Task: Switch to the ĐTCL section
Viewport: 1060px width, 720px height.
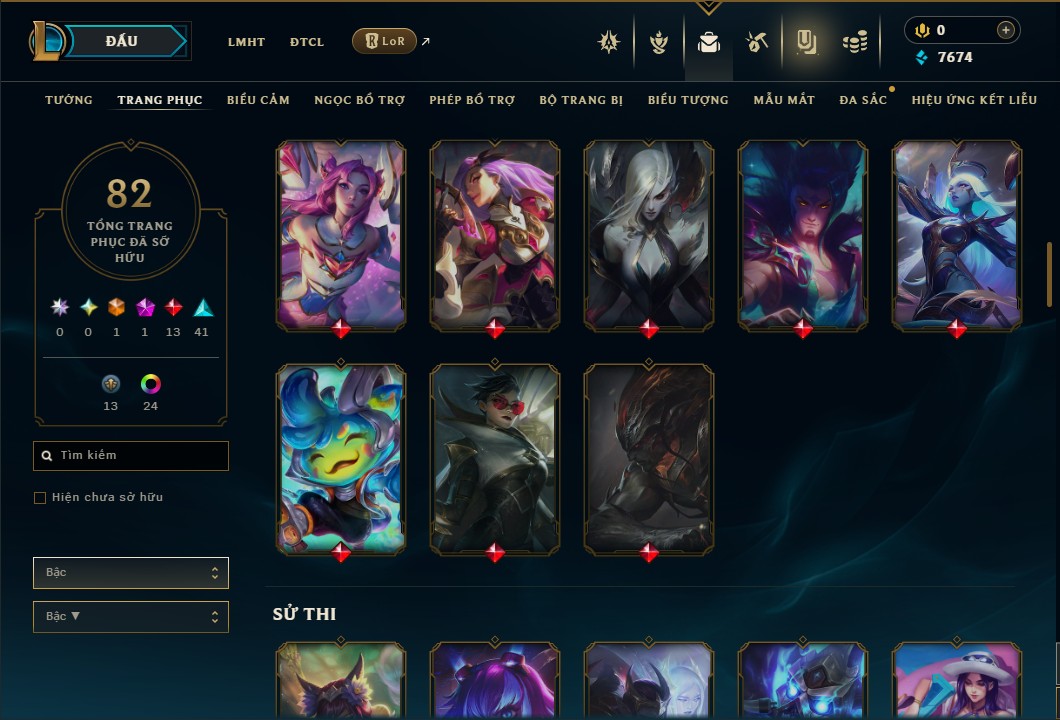Action: click(x=307, y=42)
